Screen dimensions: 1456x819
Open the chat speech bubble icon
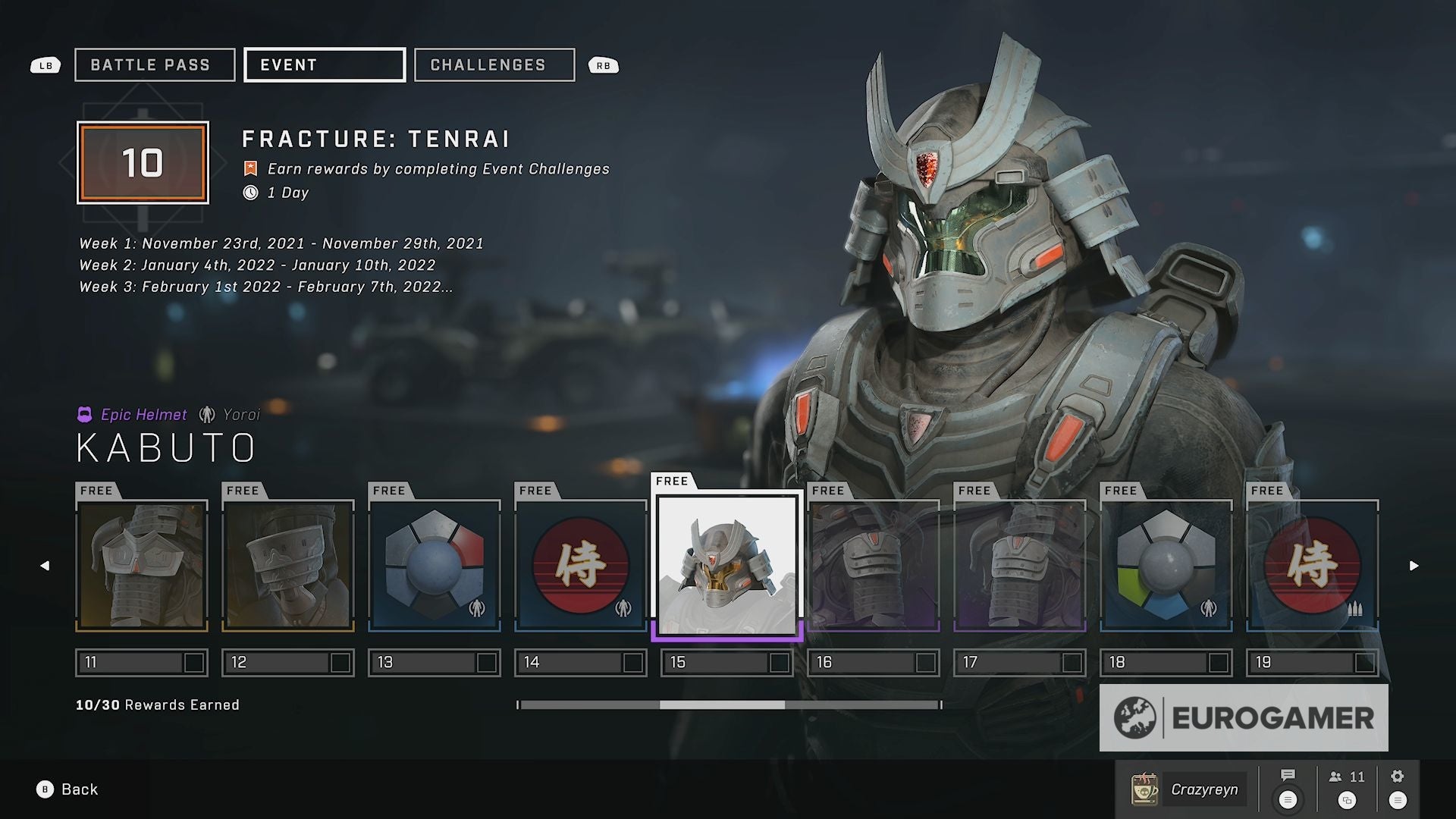1288,787
